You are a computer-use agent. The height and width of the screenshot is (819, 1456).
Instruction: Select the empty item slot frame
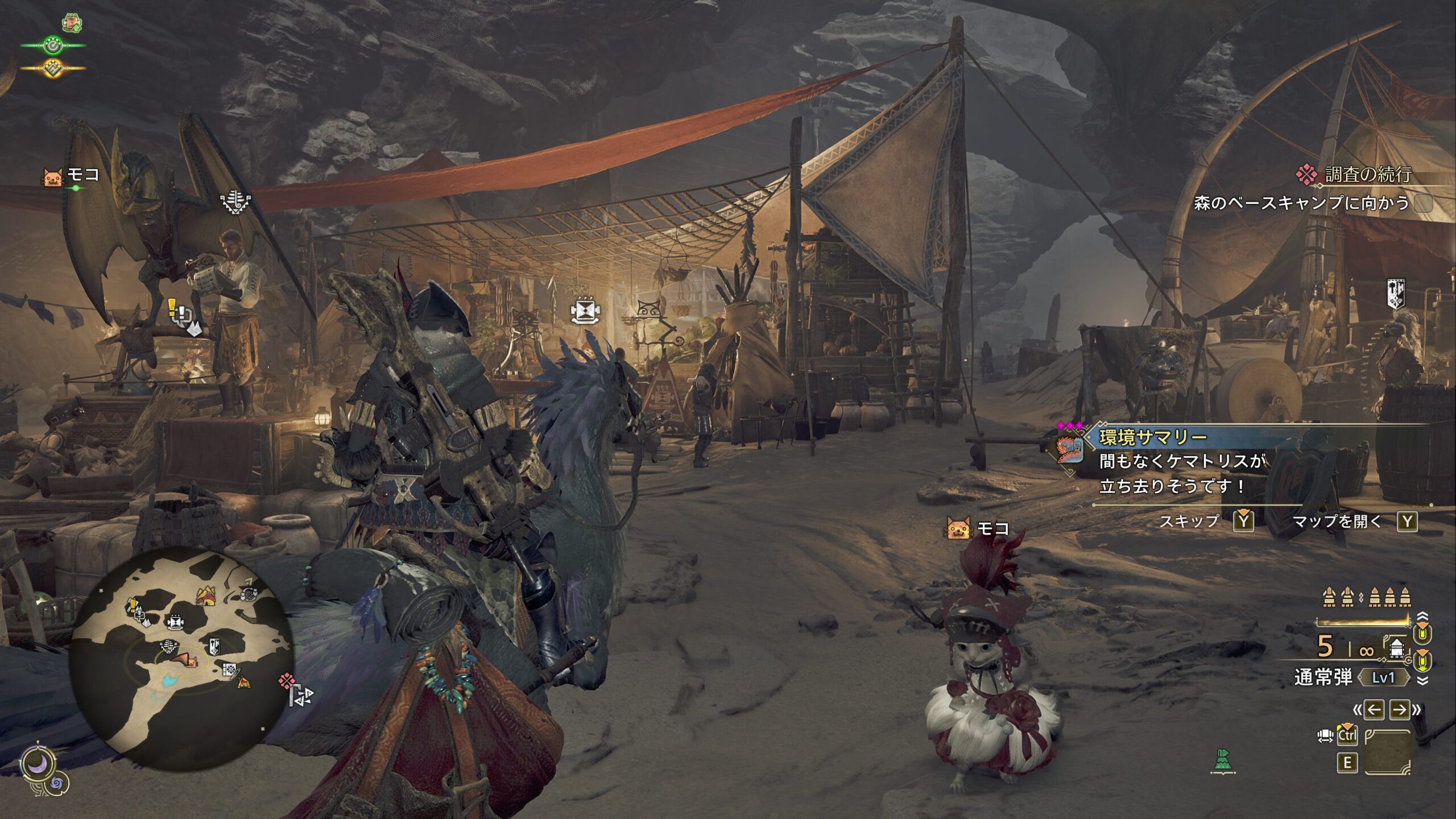(1388, 752)
